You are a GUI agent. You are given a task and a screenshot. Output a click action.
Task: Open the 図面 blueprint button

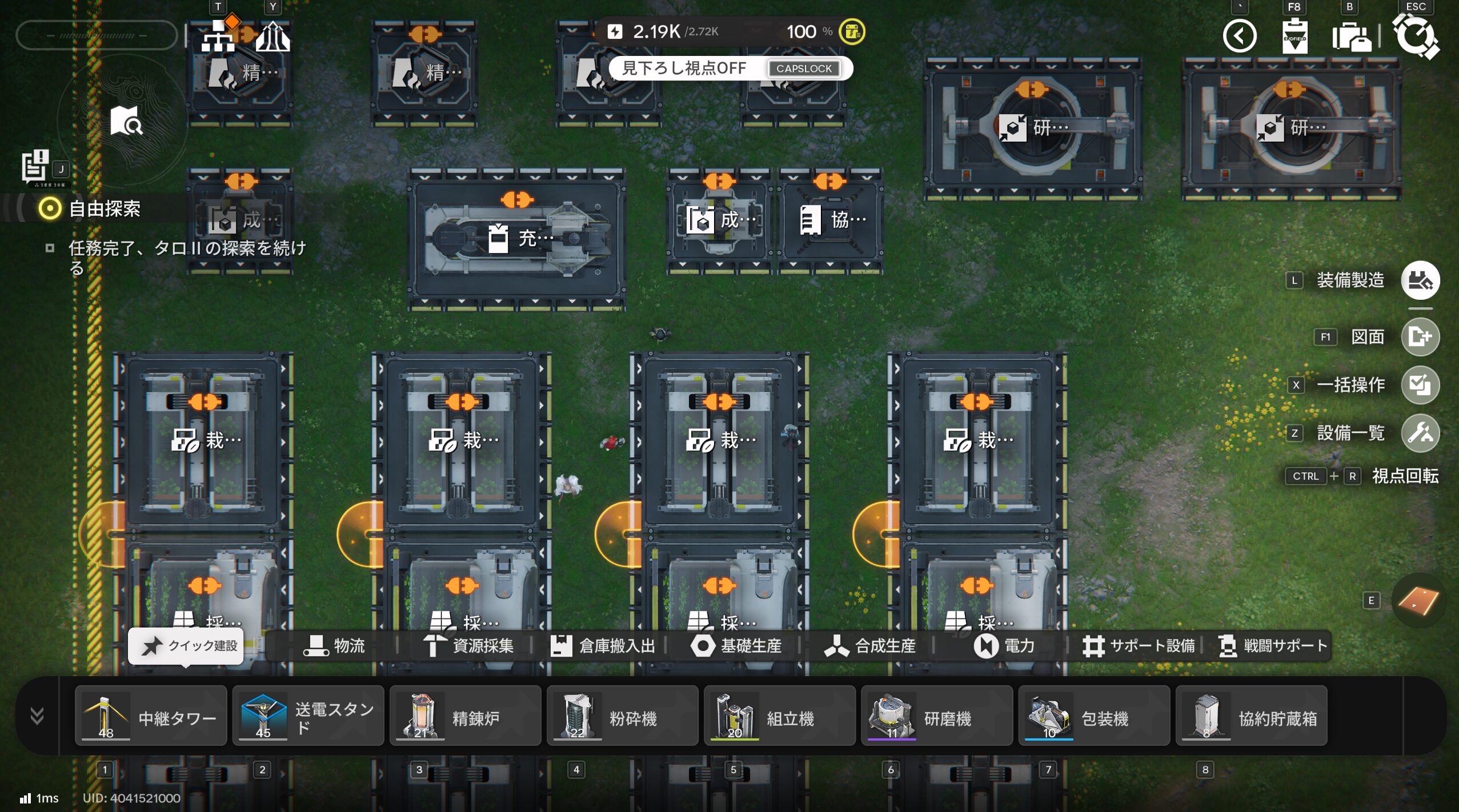click(1420, 337)
